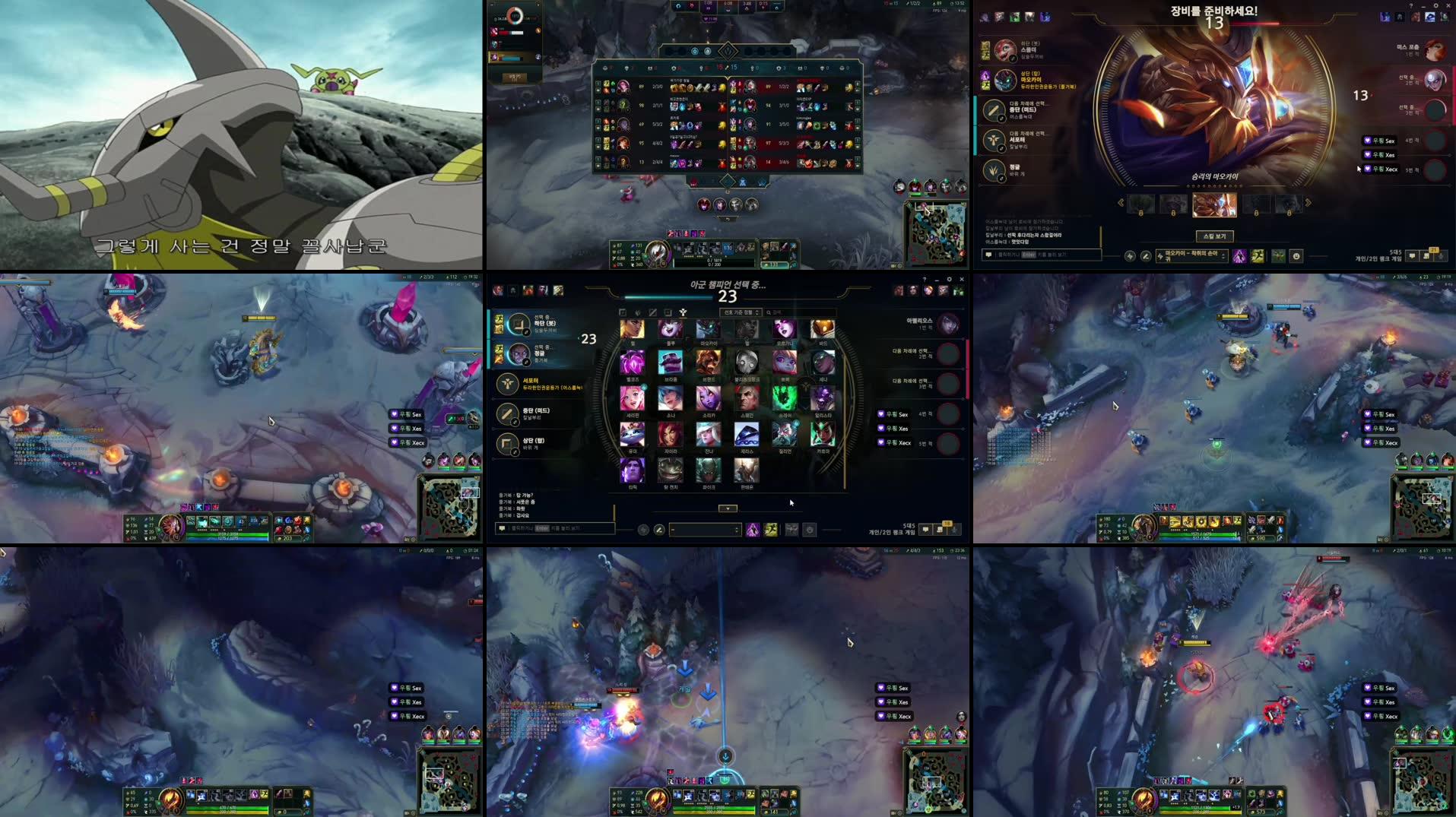Select the Flash summoner spell icon
The image size is (1456, 817).
1260,257
